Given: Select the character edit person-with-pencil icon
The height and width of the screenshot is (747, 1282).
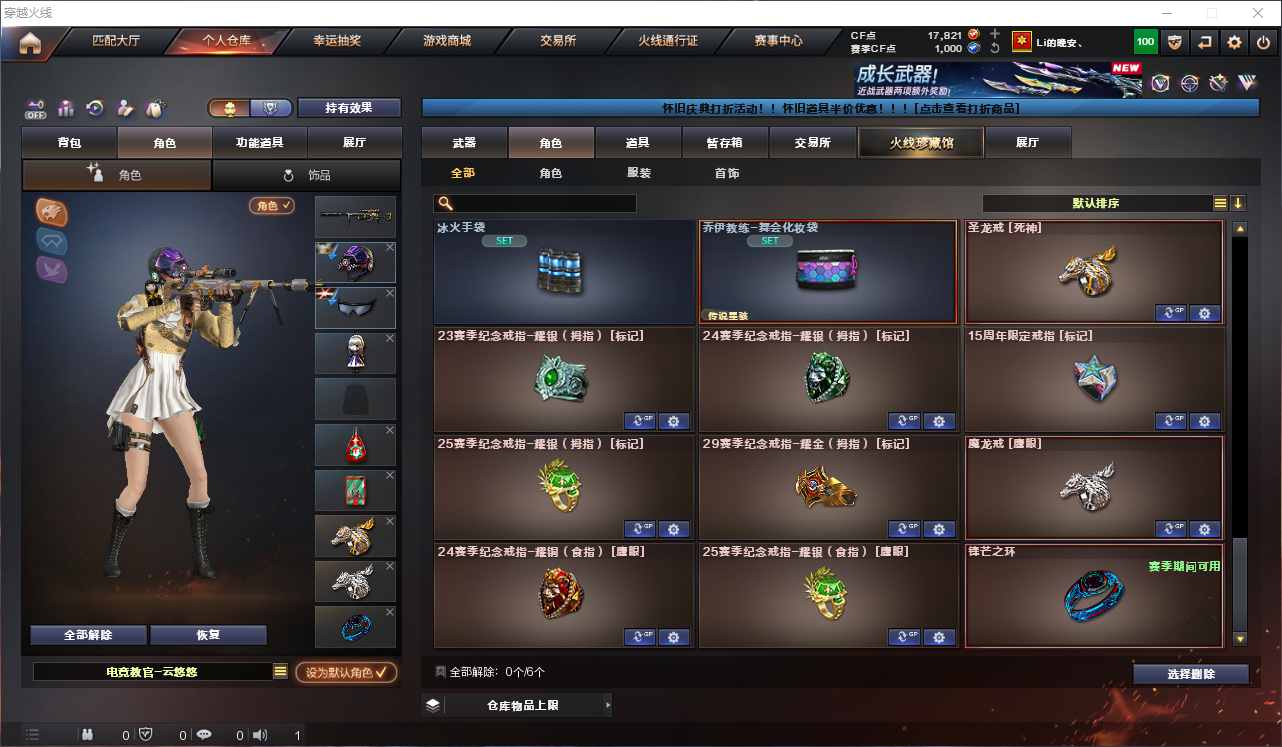Looking at the screenshot, I should pos(124,107).
